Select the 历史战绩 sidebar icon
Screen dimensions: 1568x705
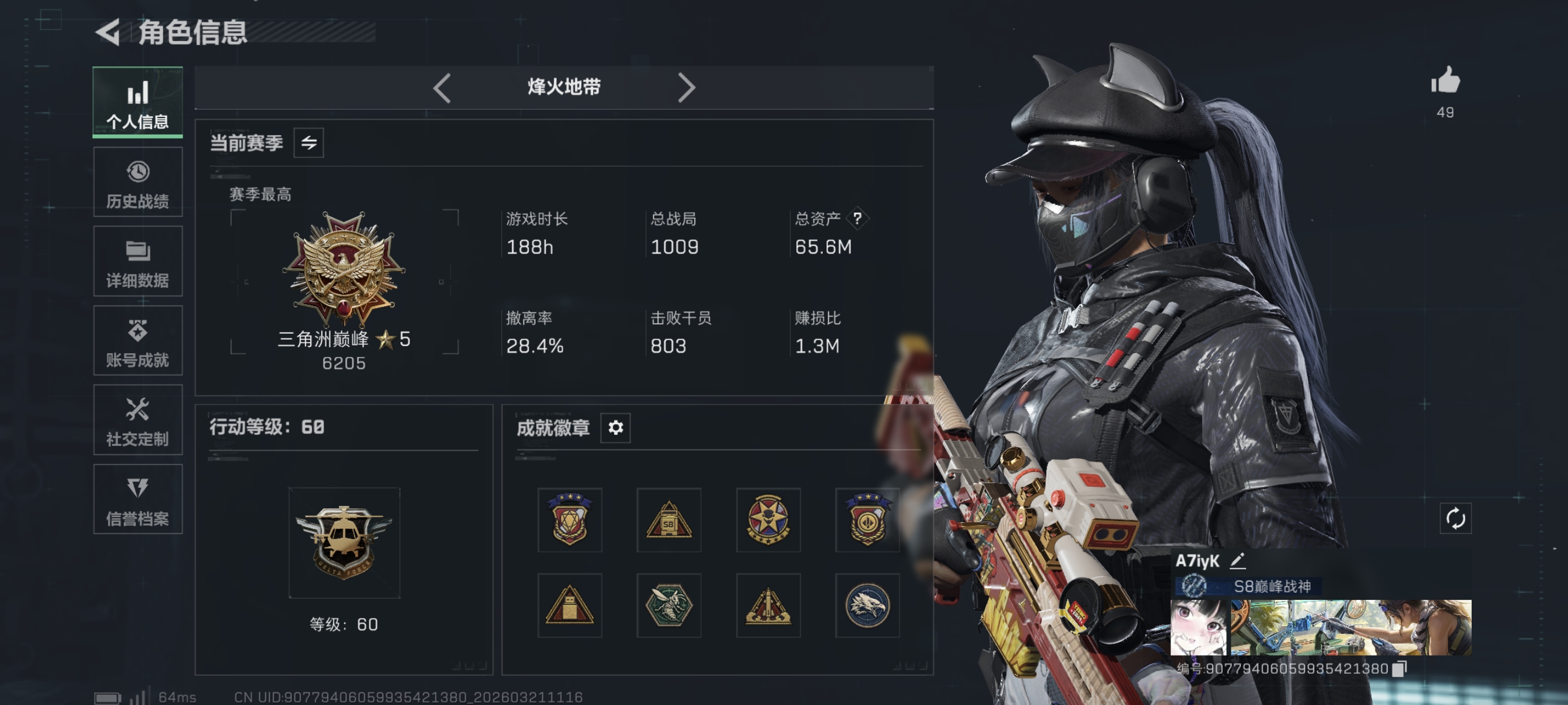click(137, 182)
